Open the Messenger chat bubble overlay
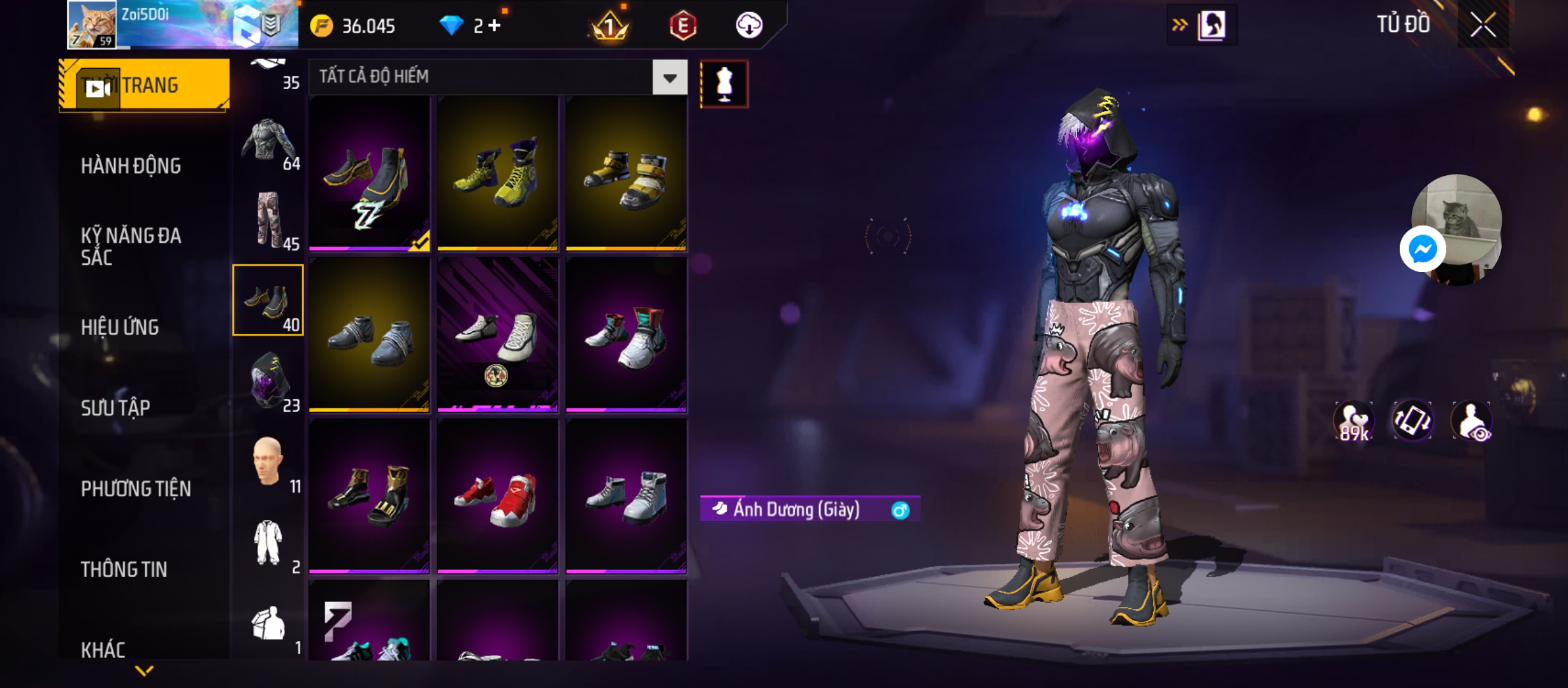 [x=1422, y=249]
